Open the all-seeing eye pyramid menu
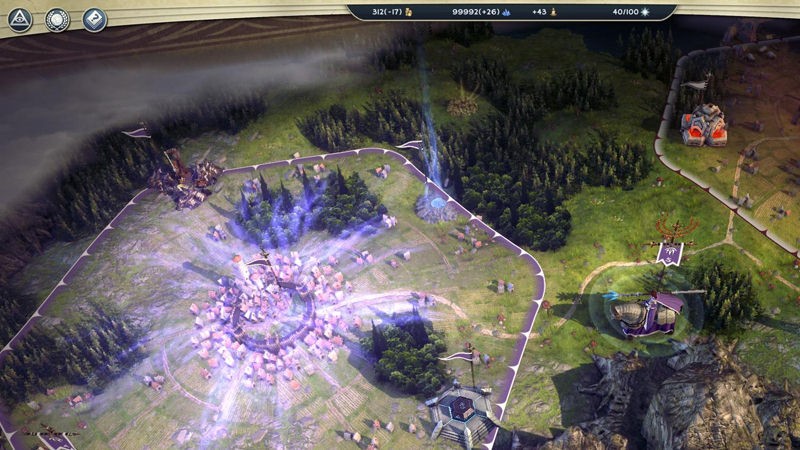 pos(20,18)
